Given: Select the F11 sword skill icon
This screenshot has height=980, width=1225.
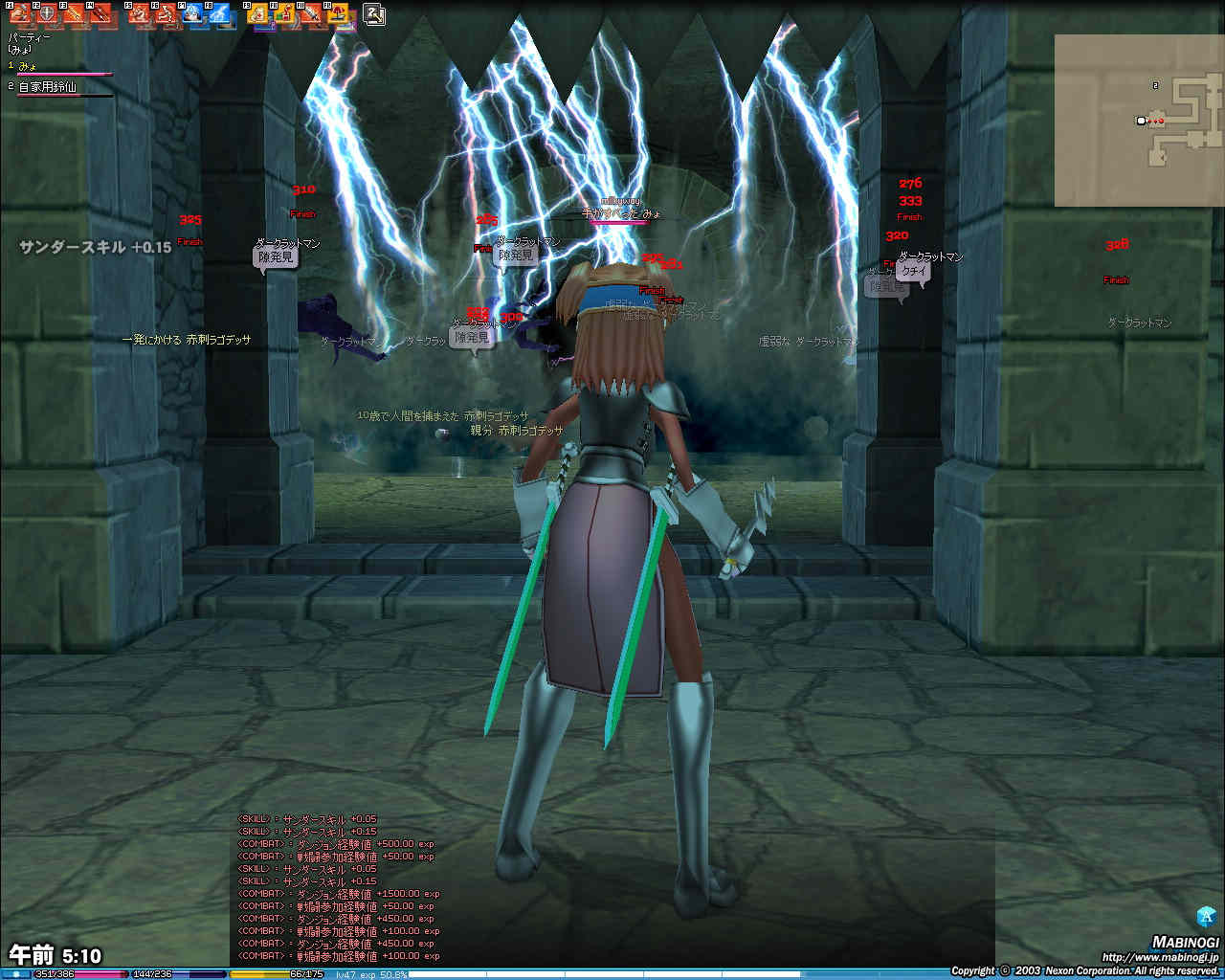Looking at the screenshot, I should 312,15.
